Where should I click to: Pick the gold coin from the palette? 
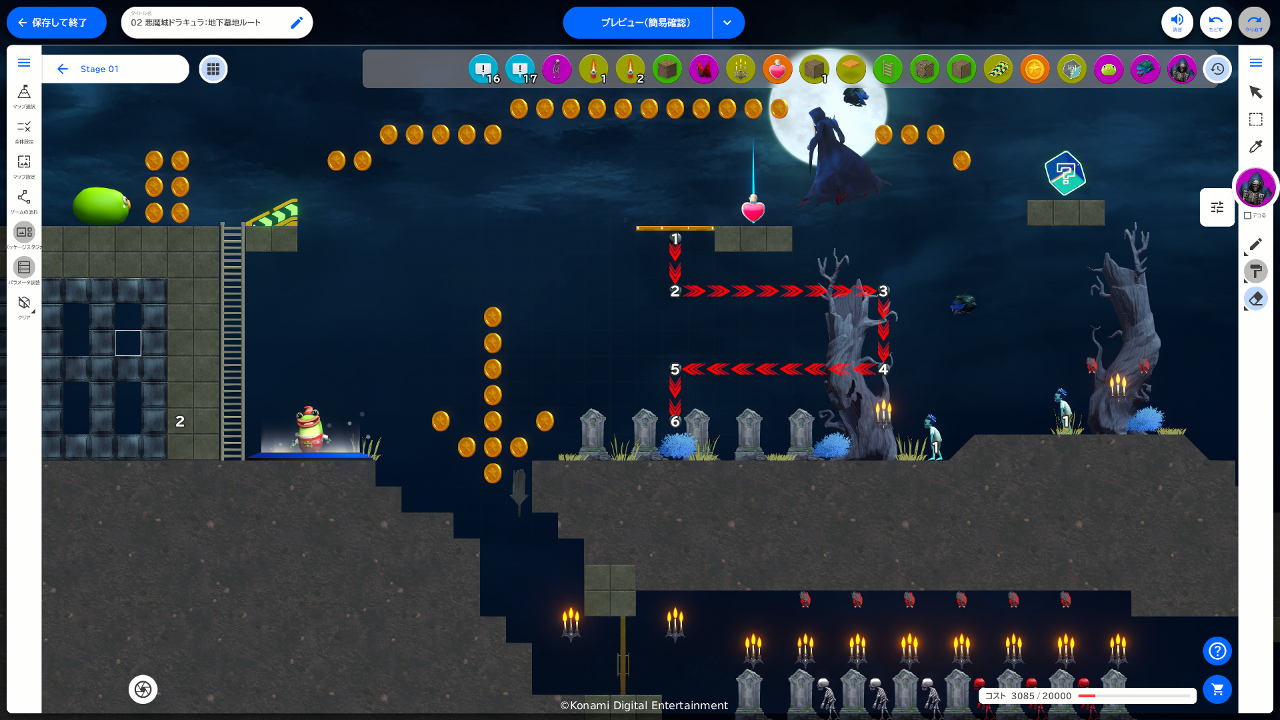1035,69
